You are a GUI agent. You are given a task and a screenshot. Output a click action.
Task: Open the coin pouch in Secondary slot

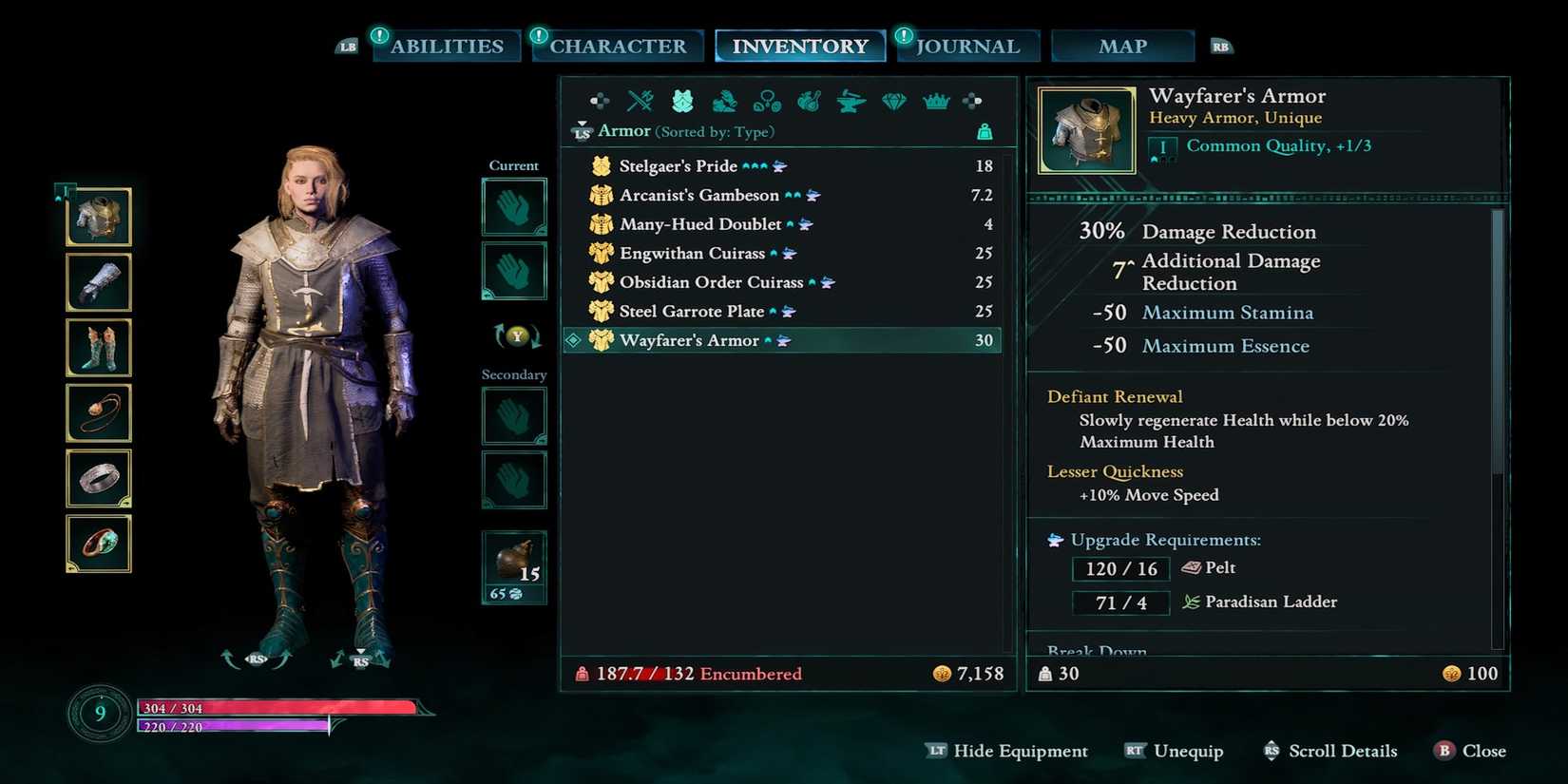click(514, 561)
